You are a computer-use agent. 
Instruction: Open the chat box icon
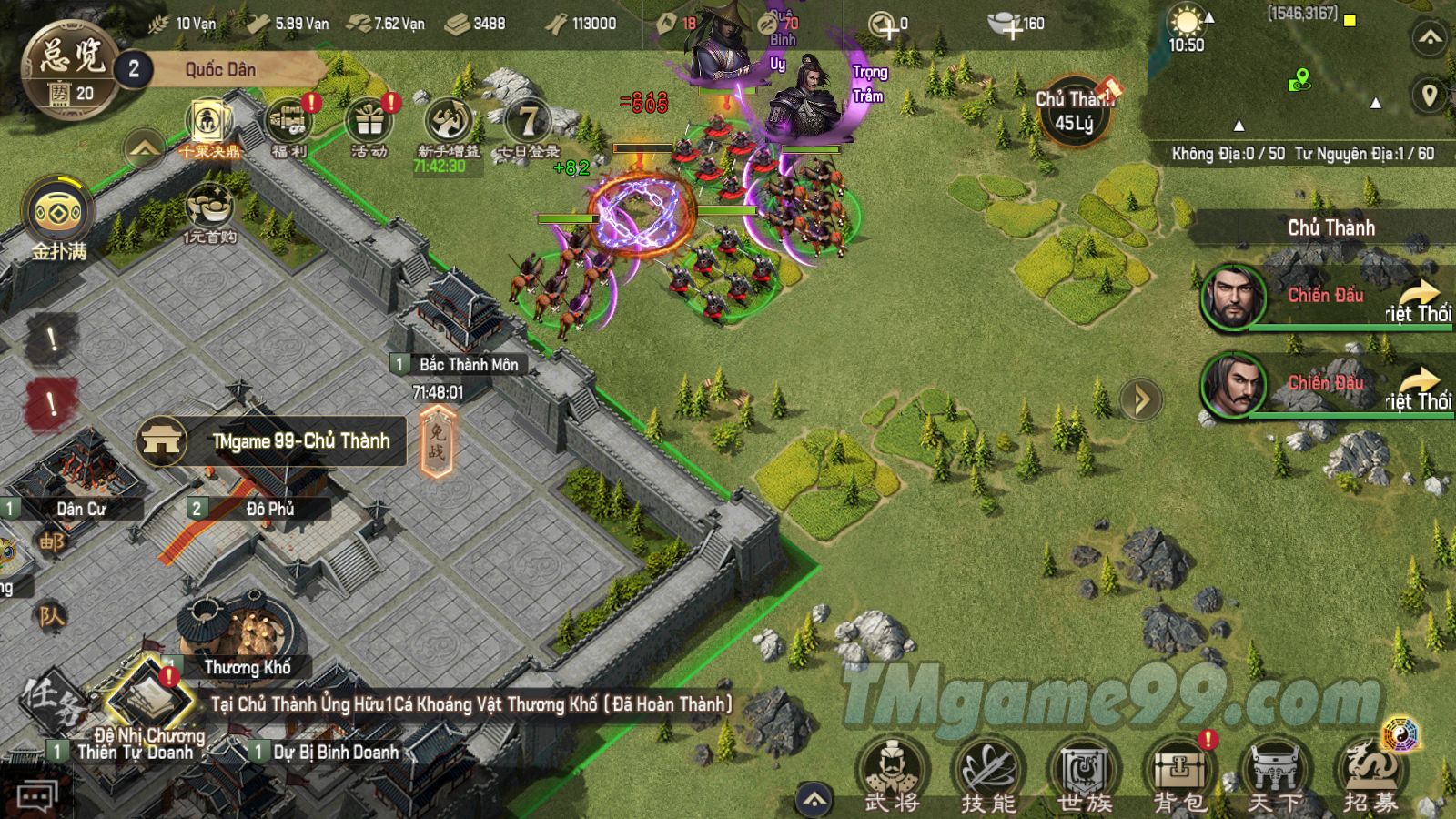point(36,798)
